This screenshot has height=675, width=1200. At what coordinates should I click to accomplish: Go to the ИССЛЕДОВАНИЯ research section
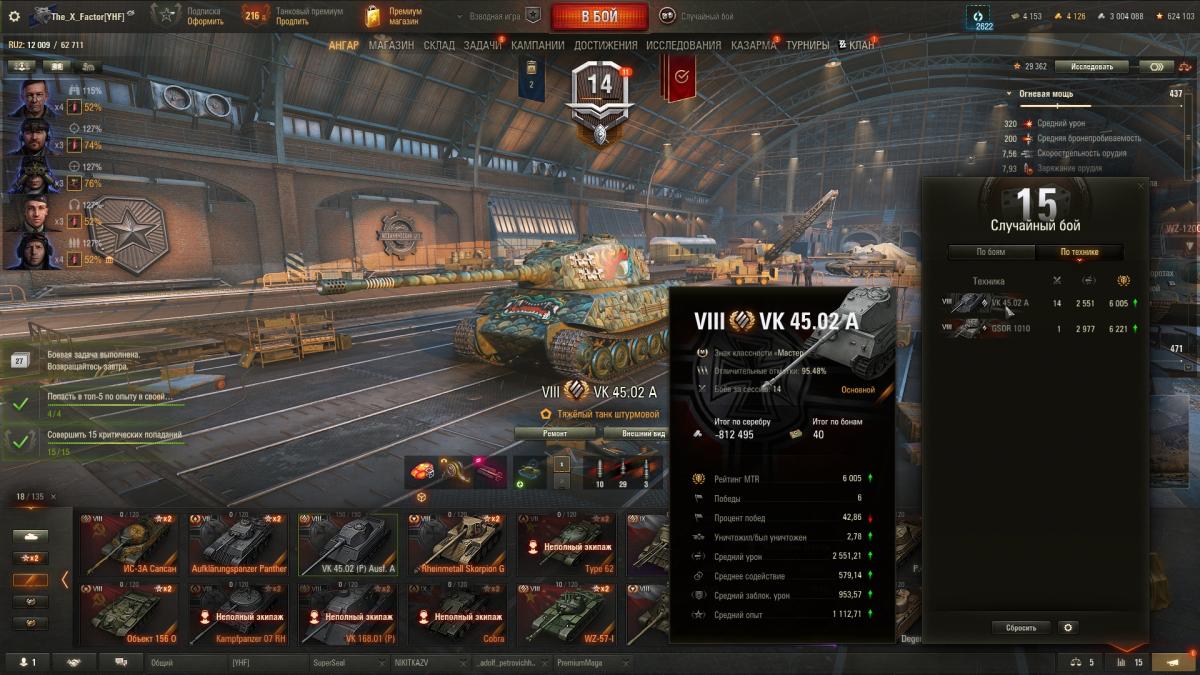click(683, 45)
